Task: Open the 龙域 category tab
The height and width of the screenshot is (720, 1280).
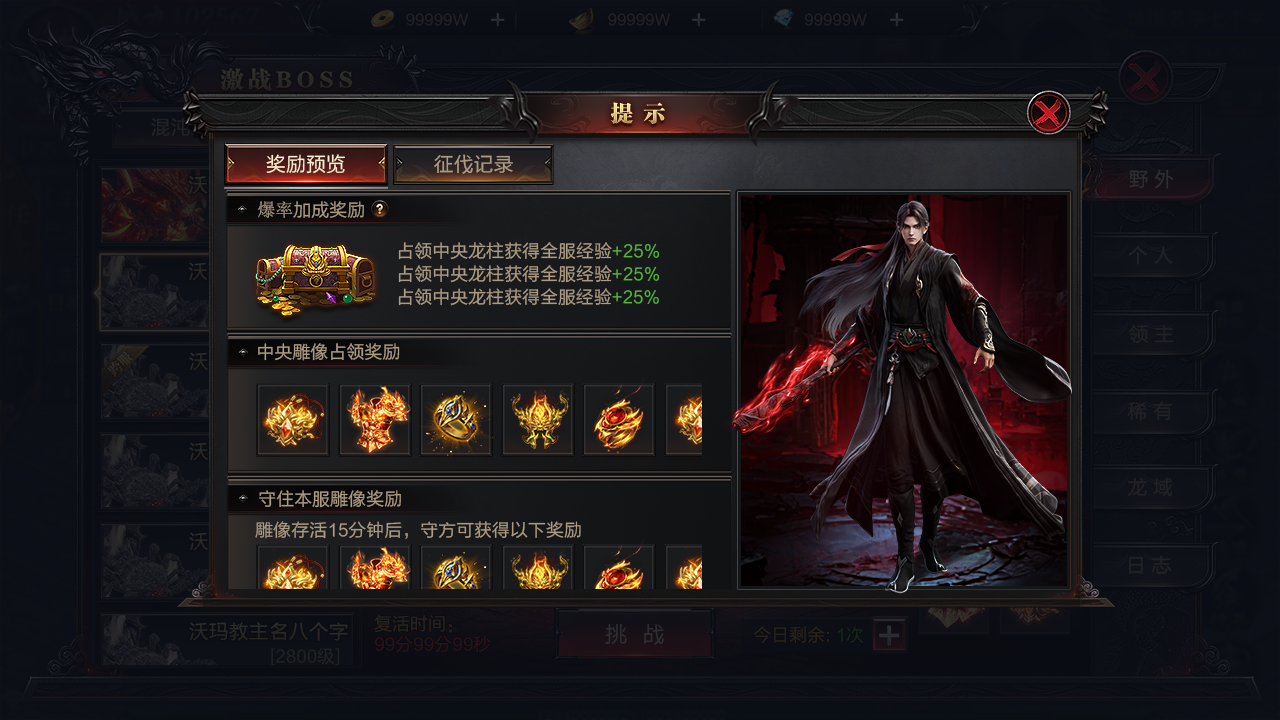Action: [x=1150, y=488]
